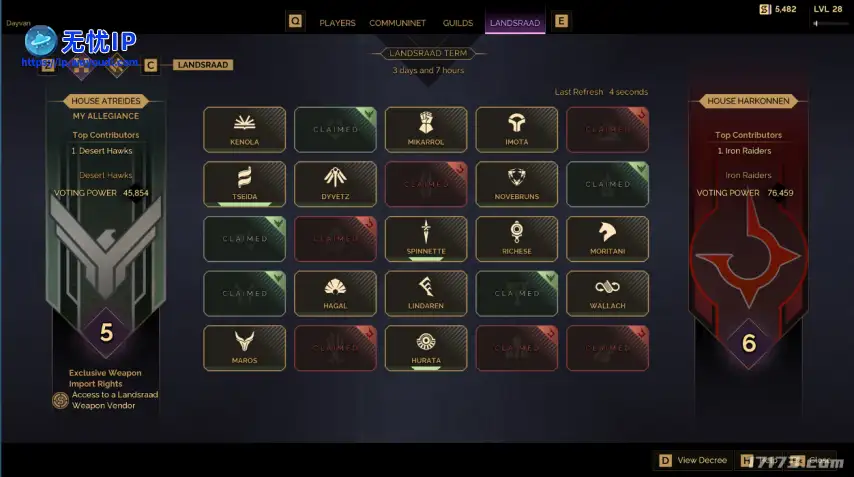This screenshot has height=477, width=854.
Task: Open the House Tseida tile
Action: click(x=244, y=184)
